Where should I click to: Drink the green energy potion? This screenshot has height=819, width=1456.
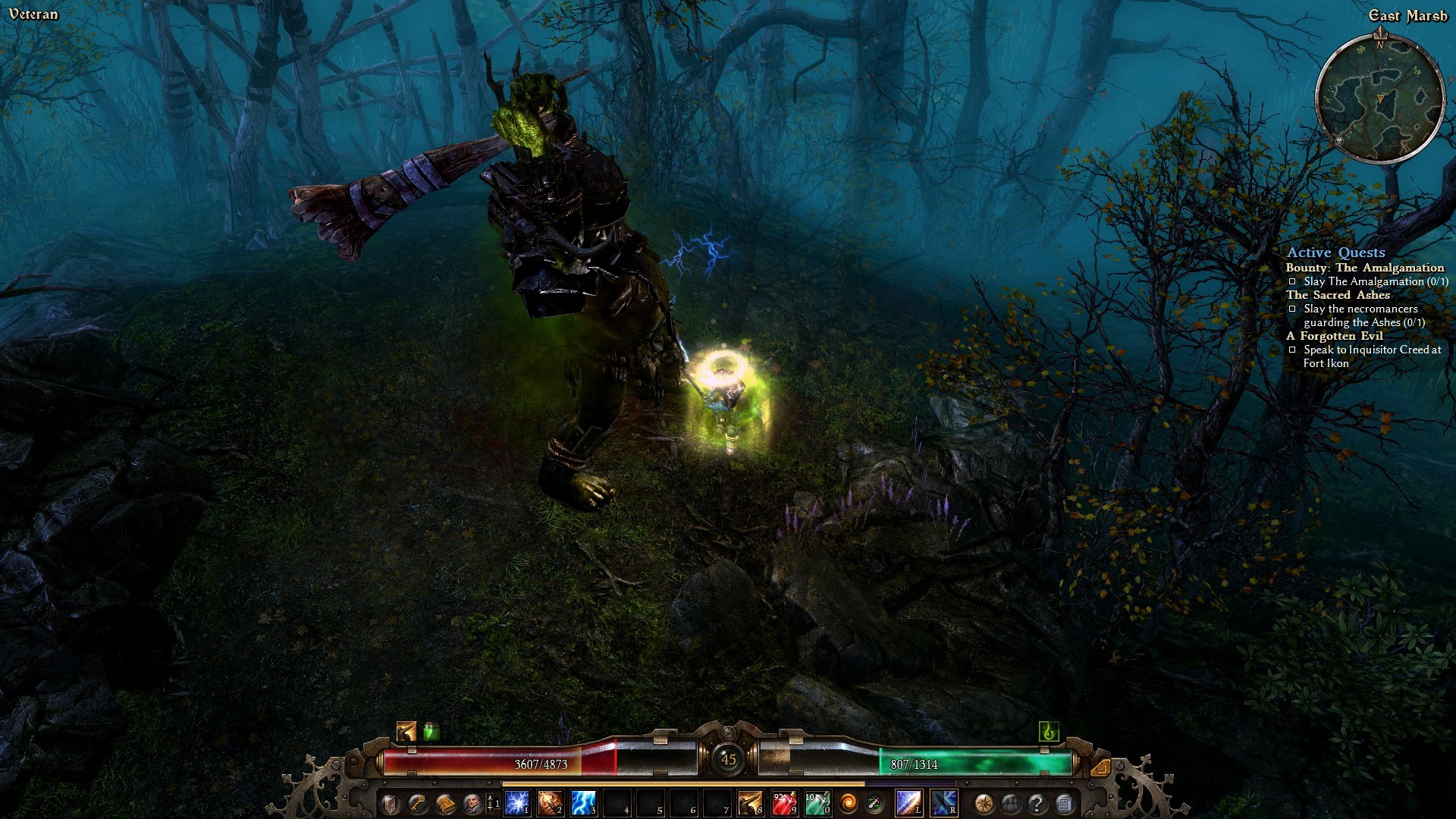tap(817, 802)
